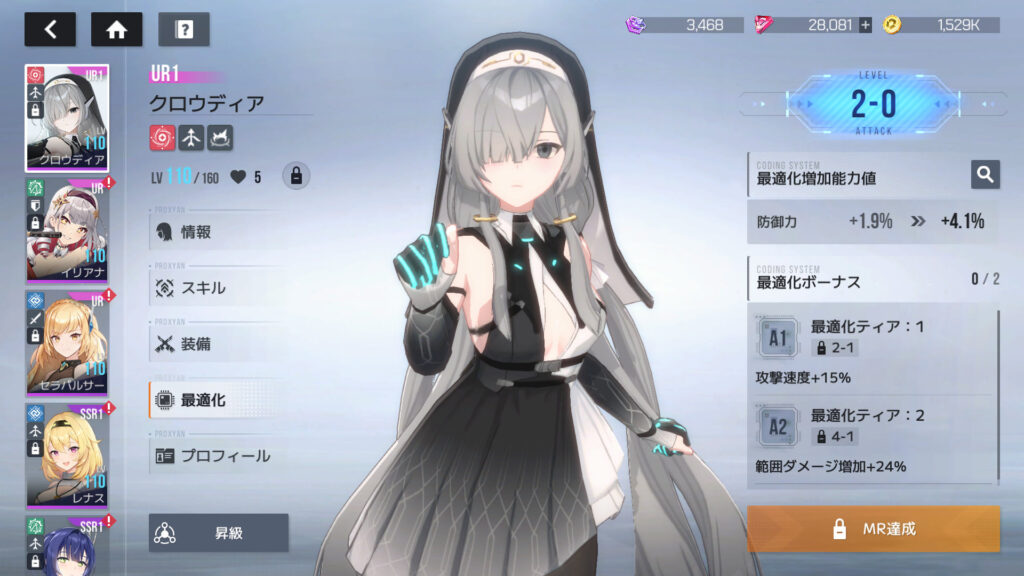Pick レナス from the character list
1024x576 pixels.
click(67, 455)
